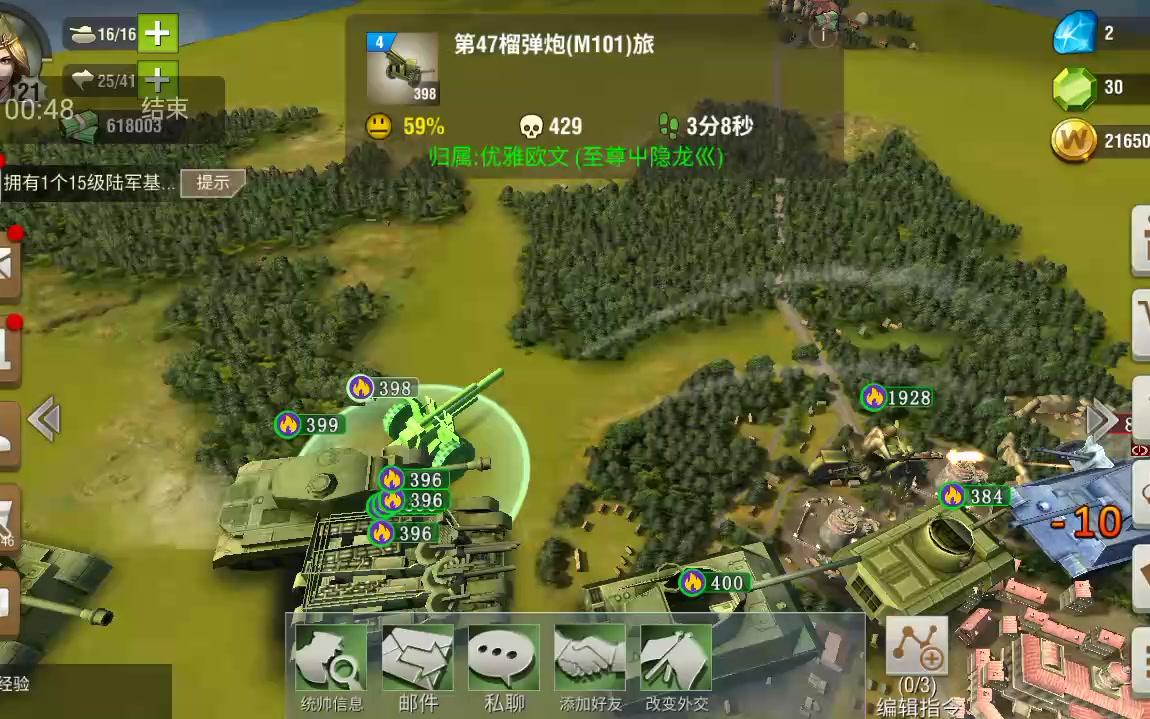Screen dimensions: 1150x719
Task: Tap the plus button beside 25/41
Action: pyautogui.click(x=155, y=79)
